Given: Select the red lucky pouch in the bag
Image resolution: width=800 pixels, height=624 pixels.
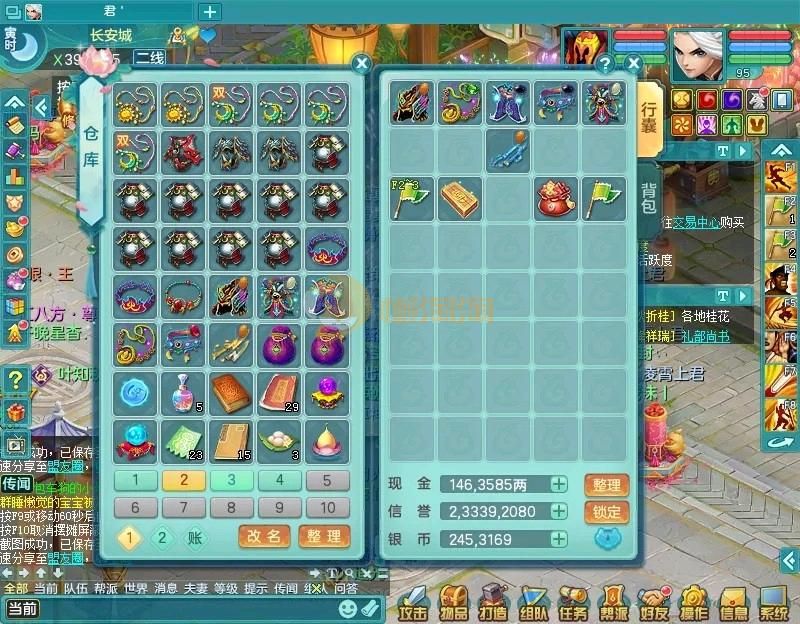Looking at the screenshot, I should [557, 198].
